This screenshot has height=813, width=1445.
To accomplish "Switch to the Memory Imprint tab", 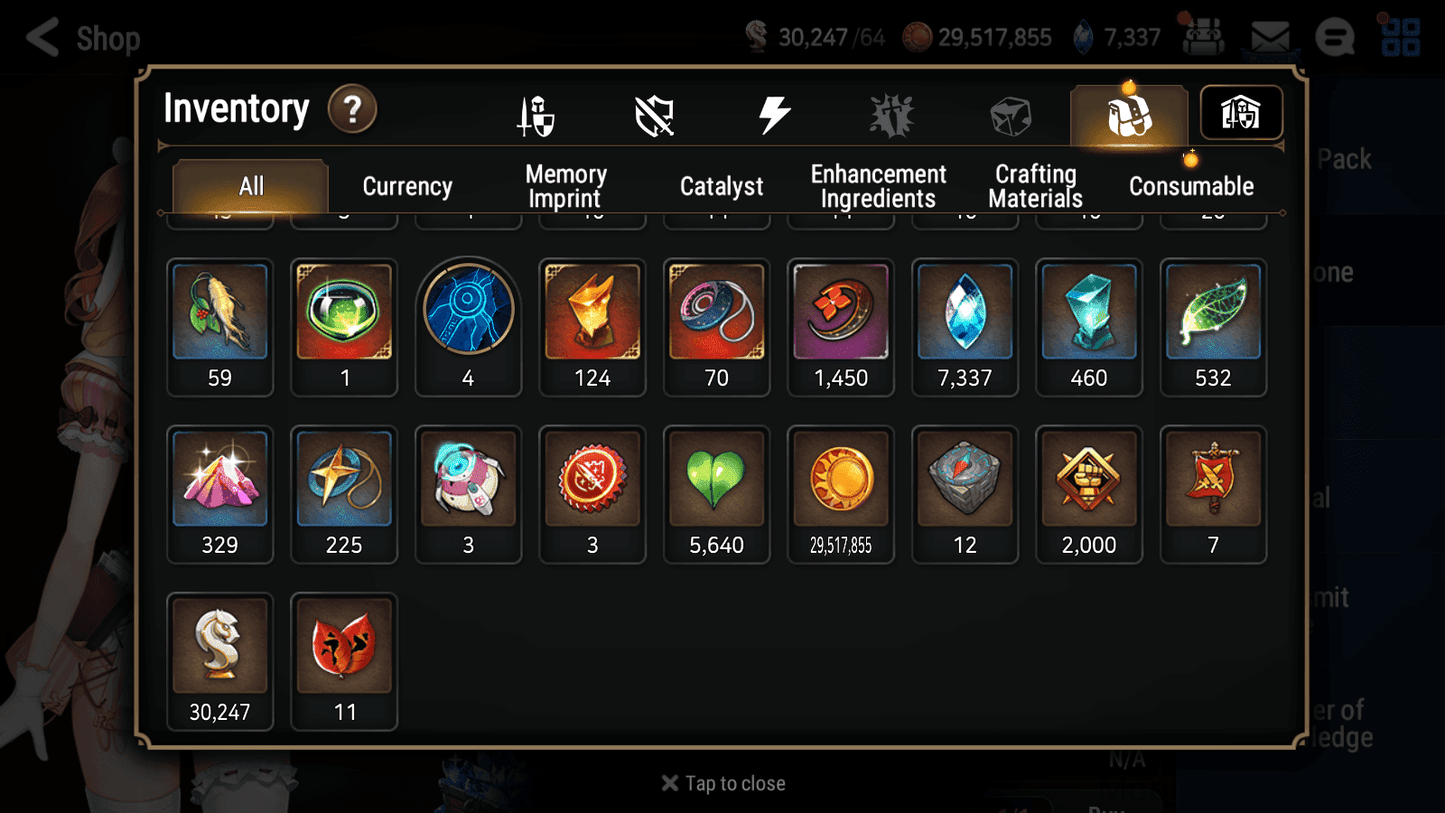I will pos(565,185).
